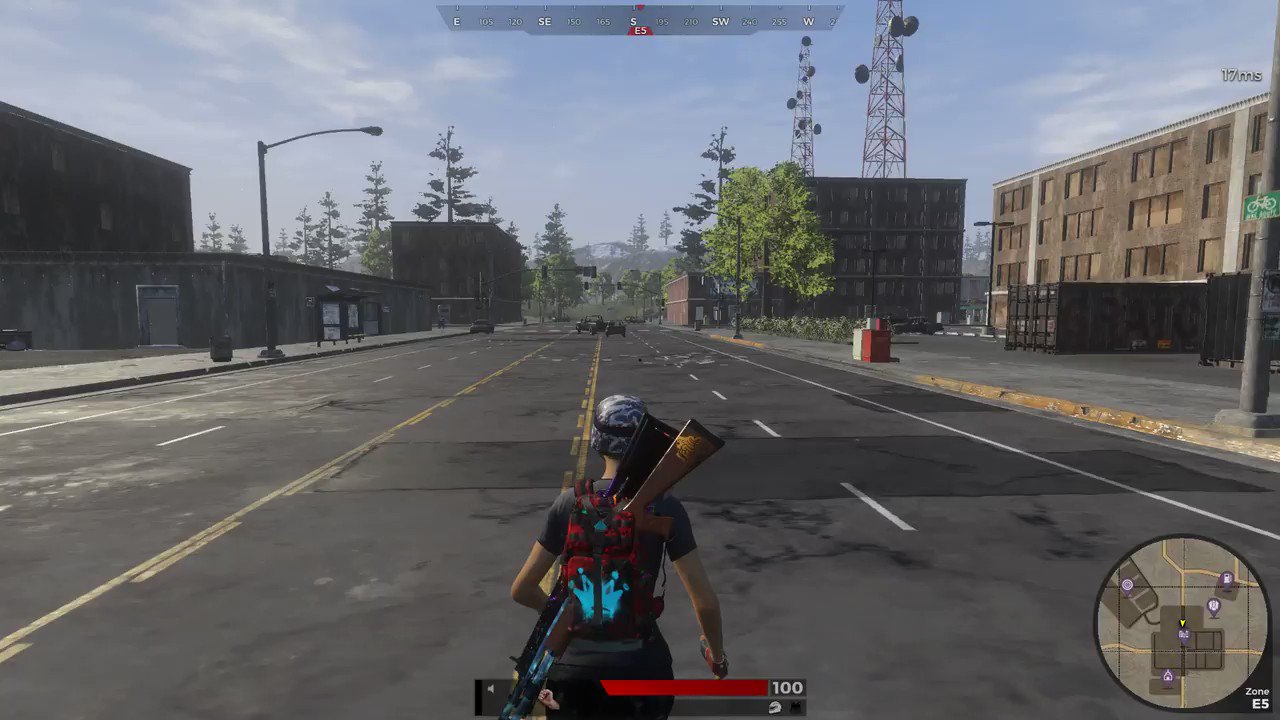
Task: Toggle the south heading indicator on the compass
Action: [633, 21]
